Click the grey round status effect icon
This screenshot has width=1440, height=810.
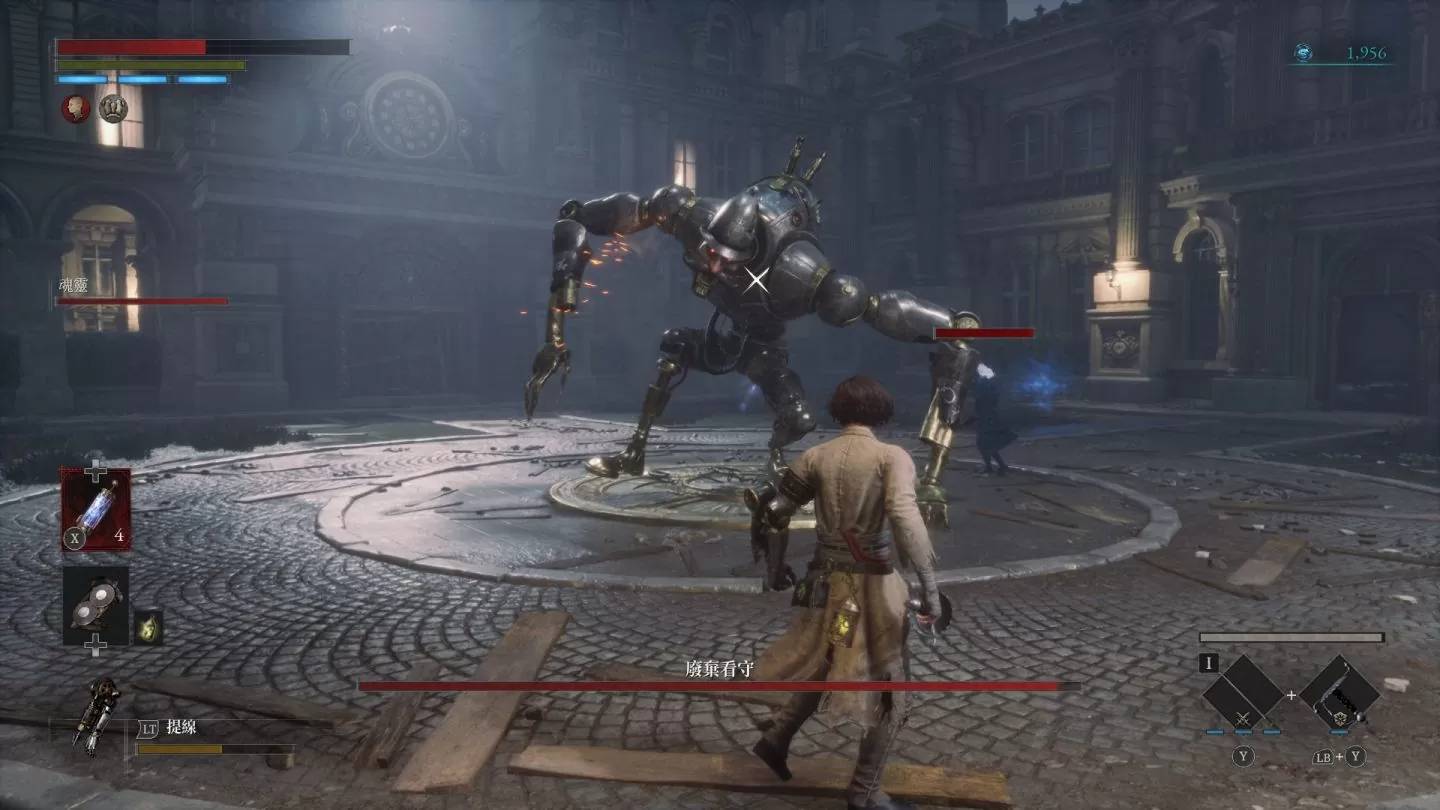point(112,108)
